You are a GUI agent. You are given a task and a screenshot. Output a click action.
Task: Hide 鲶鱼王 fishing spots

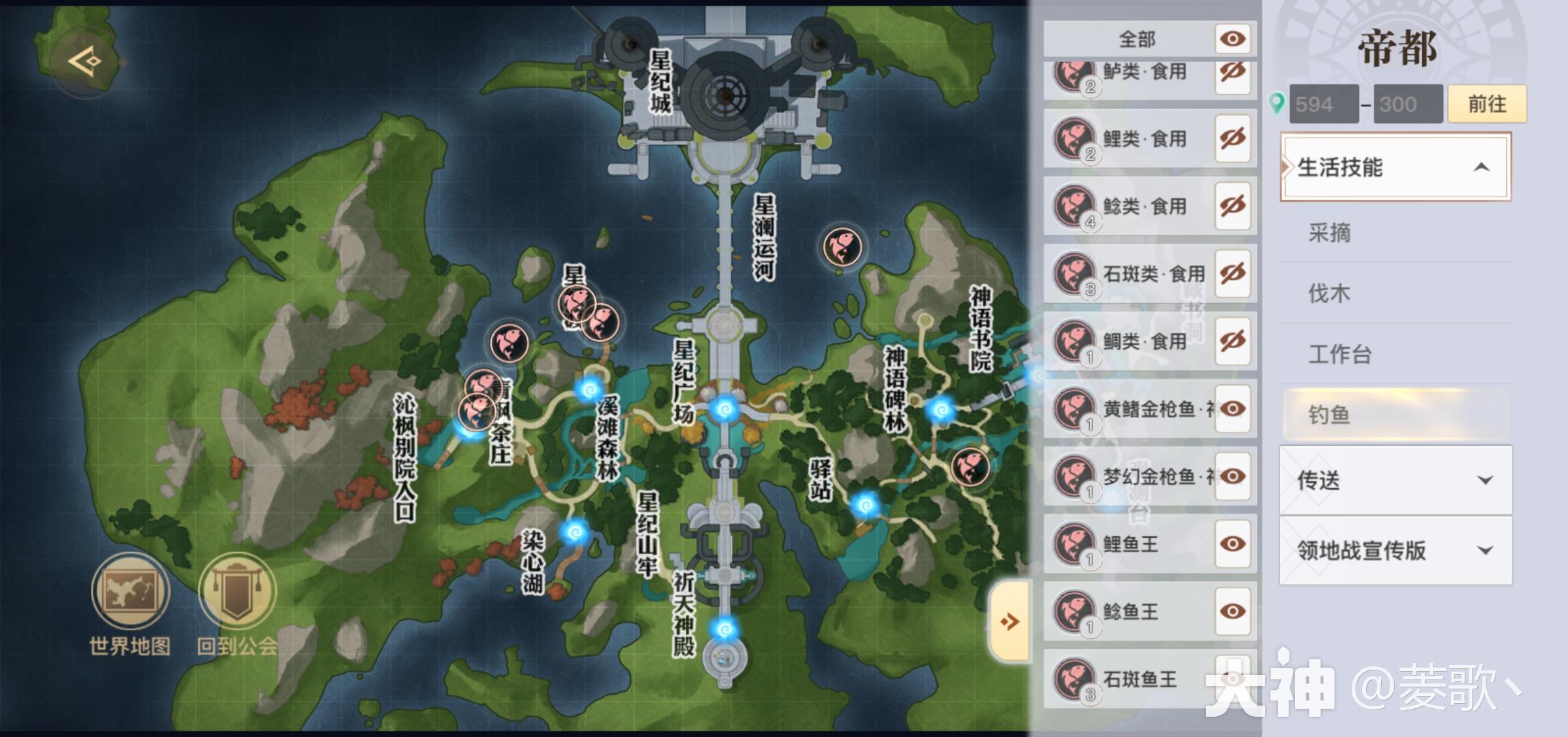[x=1232, y=612]
